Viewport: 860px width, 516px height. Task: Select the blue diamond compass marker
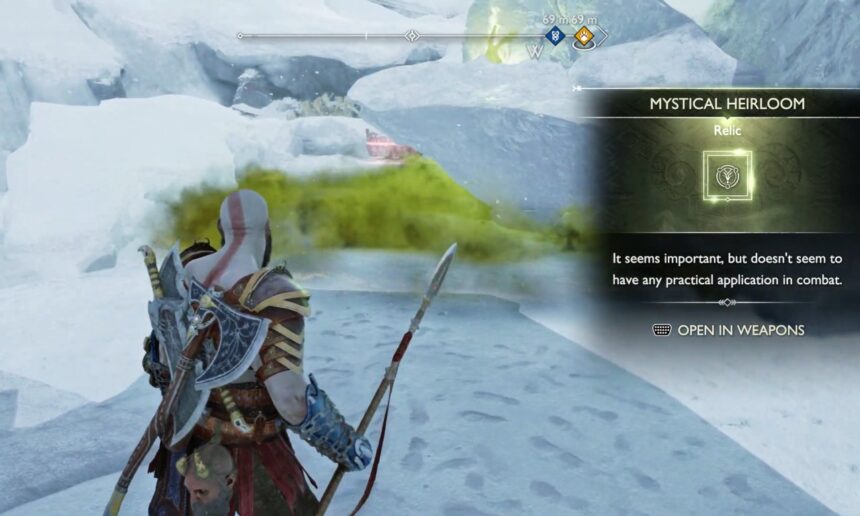point(555,37)
